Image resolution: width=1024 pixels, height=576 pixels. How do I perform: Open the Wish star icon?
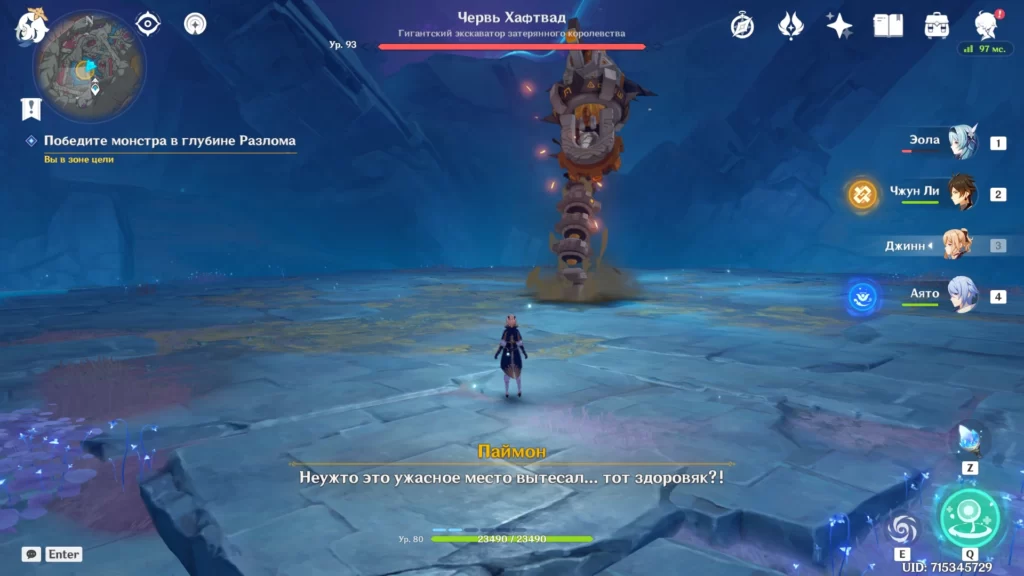(839, 25)
